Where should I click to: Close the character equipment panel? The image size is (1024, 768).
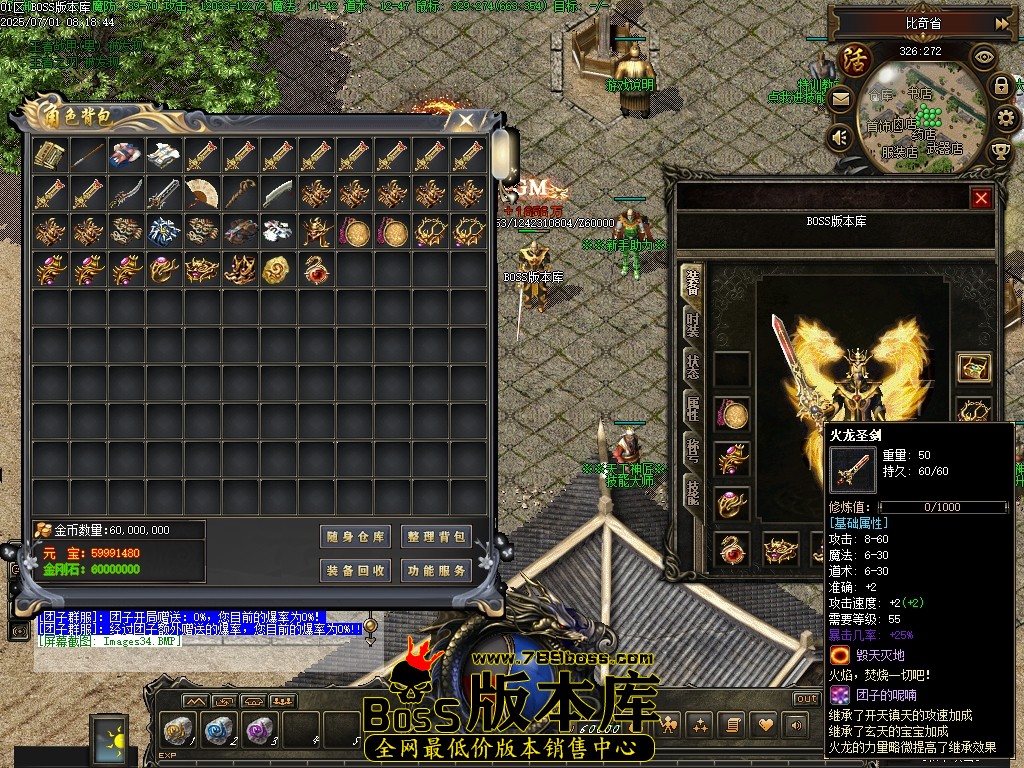(x=981, y=198)
